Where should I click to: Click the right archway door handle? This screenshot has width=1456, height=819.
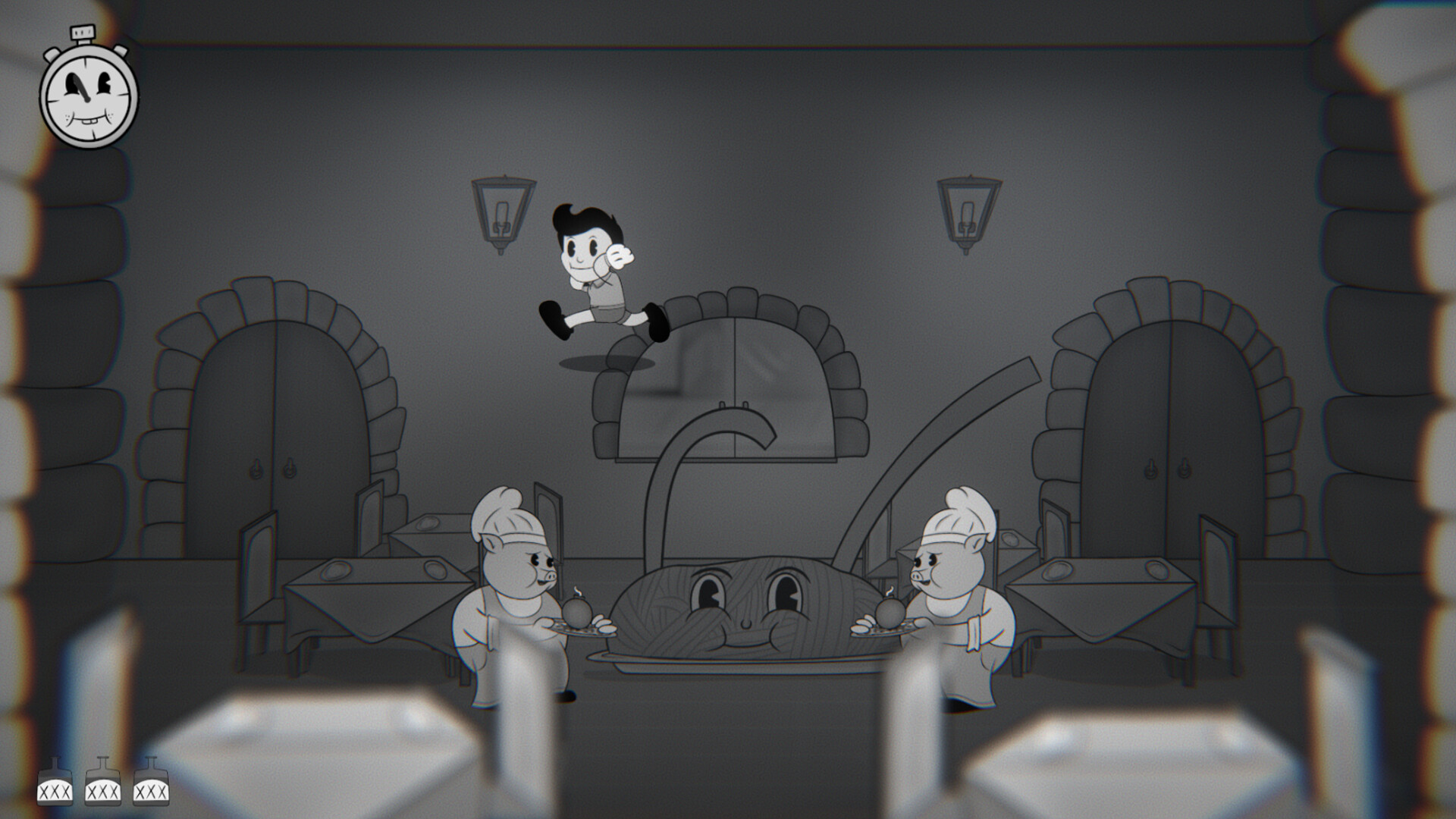pyautogui.click(x=1152, y=468)
